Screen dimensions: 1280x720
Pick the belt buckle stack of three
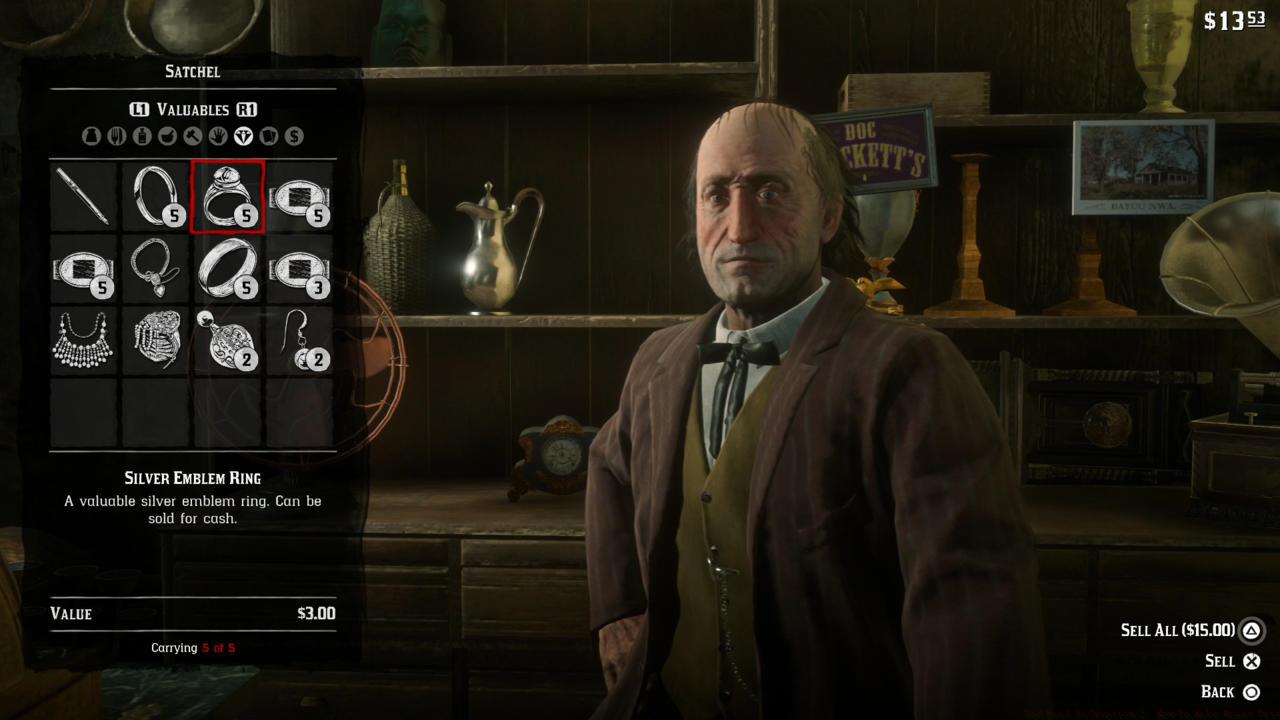click(x=300, y=269)
